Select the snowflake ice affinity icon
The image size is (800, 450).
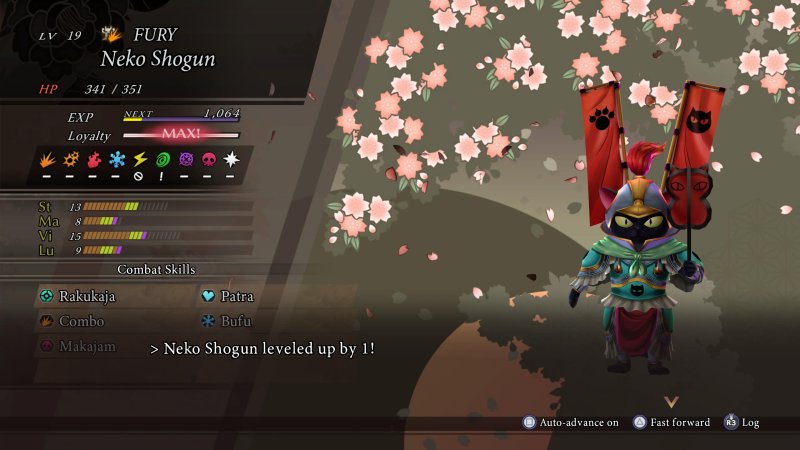pyautogui.click(x=117, y=159)
